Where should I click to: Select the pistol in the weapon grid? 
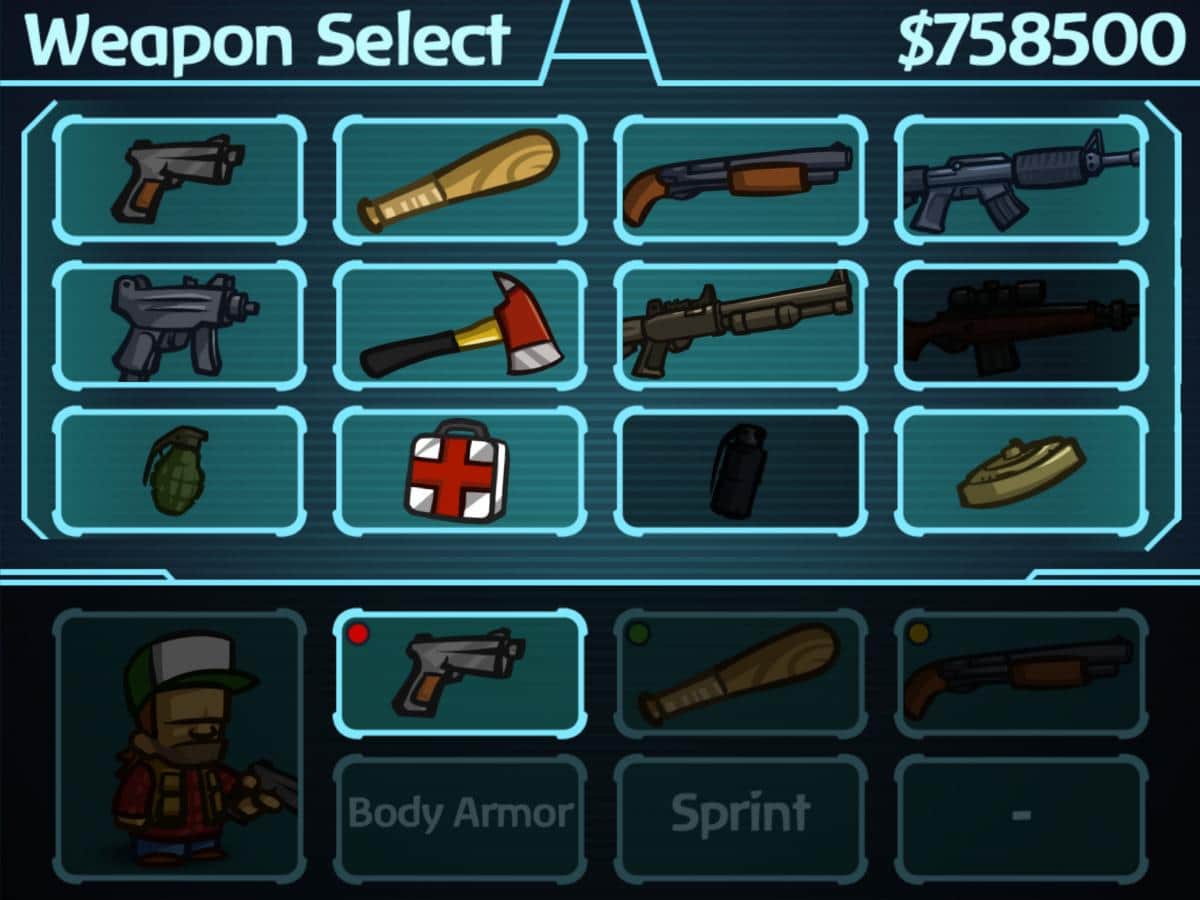[179, 180]
